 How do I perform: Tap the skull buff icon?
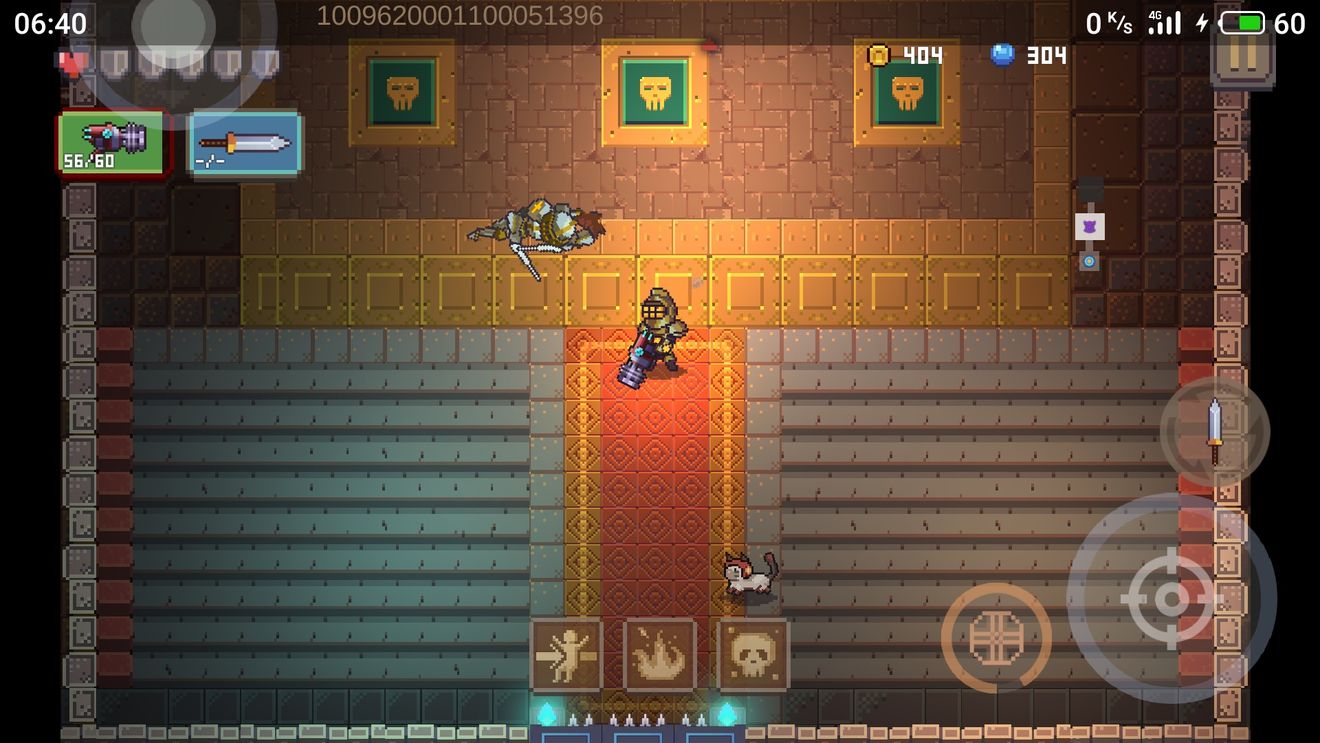753,655
